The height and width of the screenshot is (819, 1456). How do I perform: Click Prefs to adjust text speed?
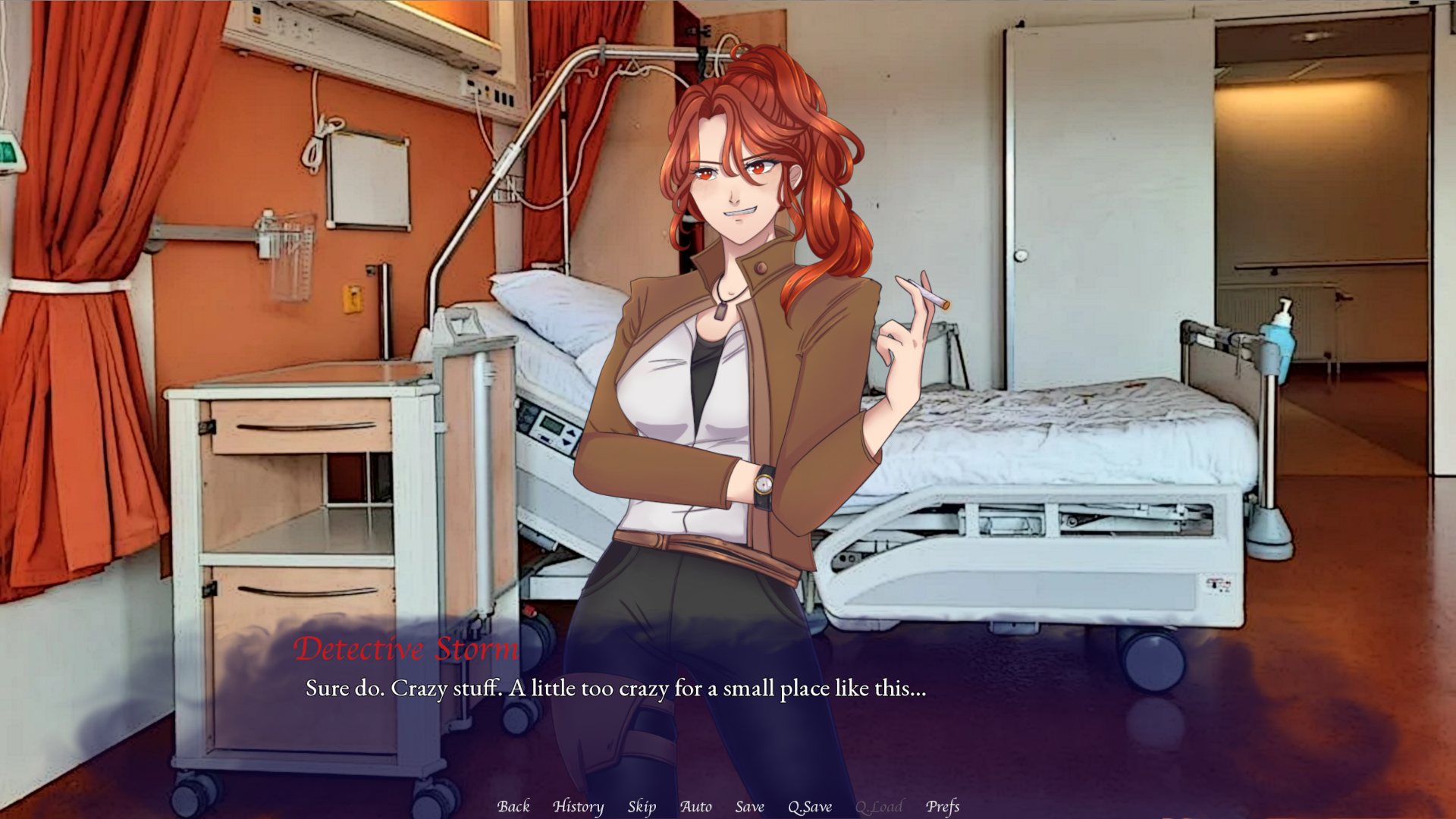[x=943, y=807]
